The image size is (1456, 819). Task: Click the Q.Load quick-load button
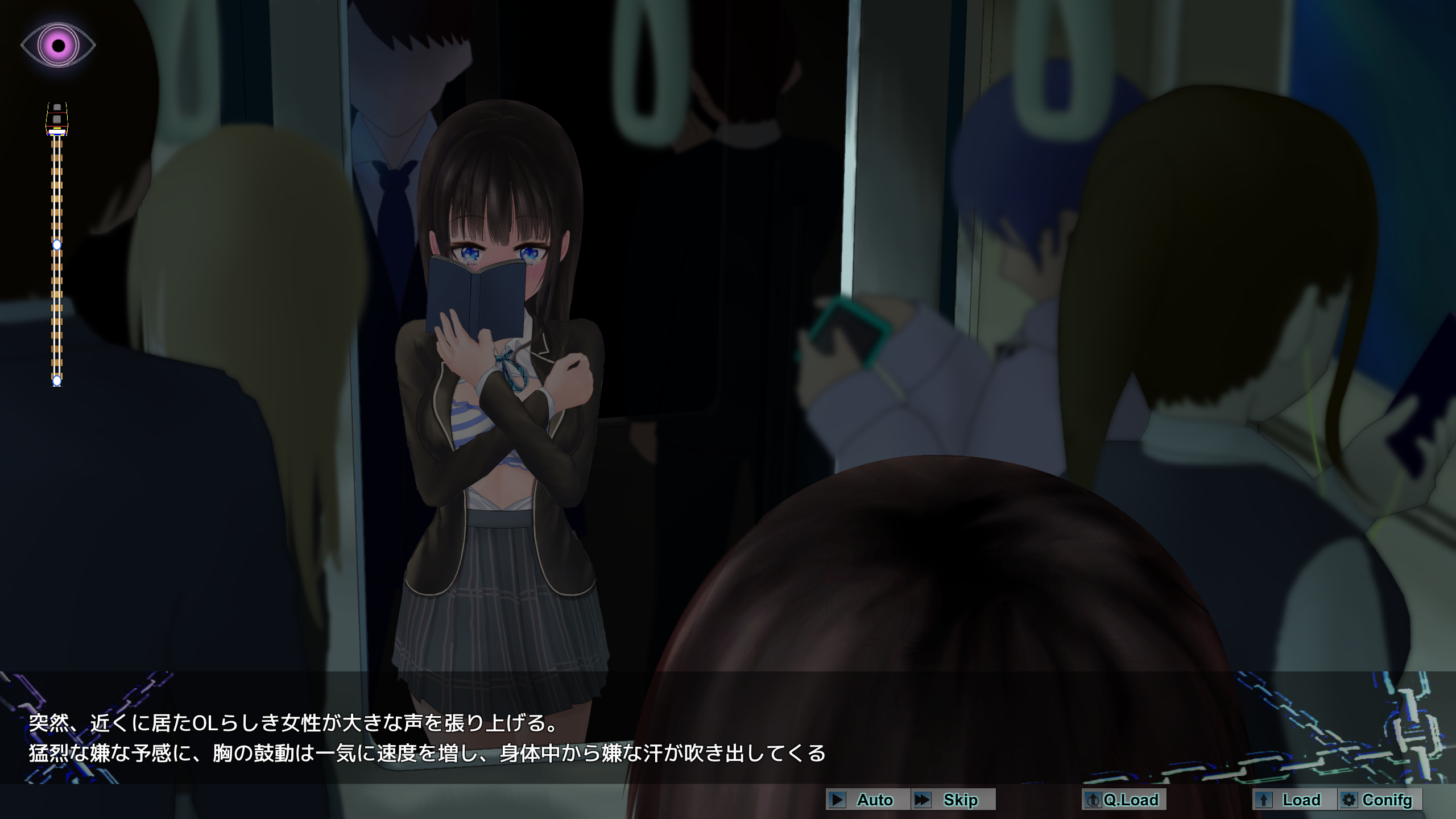coord(1123,800)
